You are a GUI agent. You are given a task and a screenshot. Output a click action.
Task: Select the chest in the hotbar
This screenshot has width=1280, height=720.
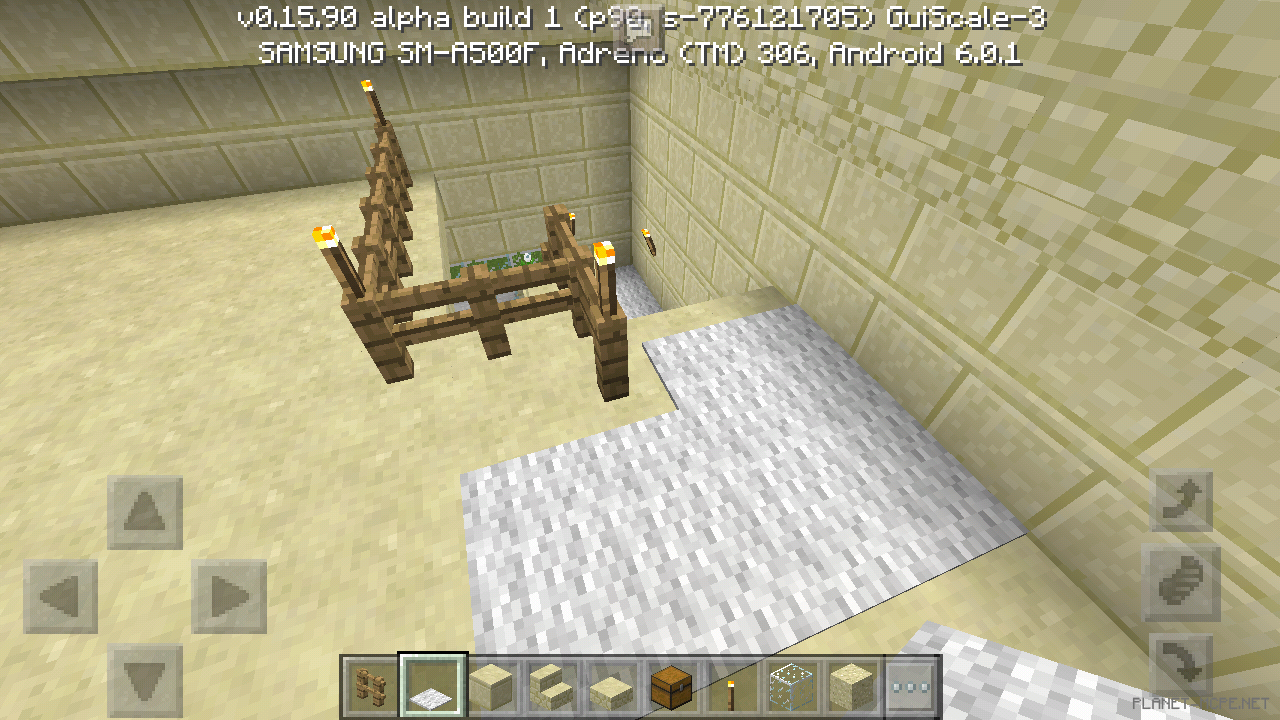point(670,687)
